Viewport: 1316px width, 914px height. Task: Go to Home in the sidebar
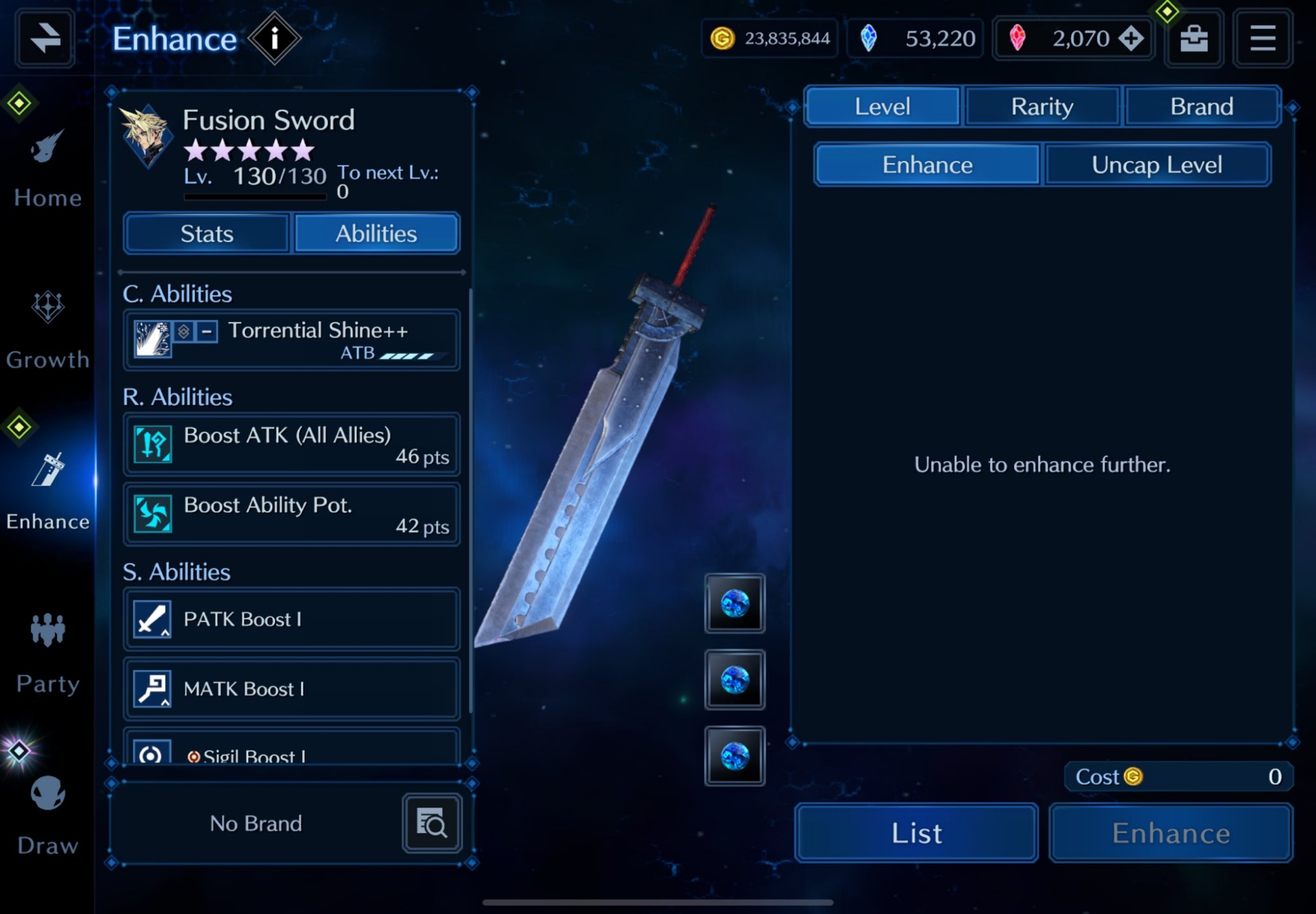click(x=47, y=169)
